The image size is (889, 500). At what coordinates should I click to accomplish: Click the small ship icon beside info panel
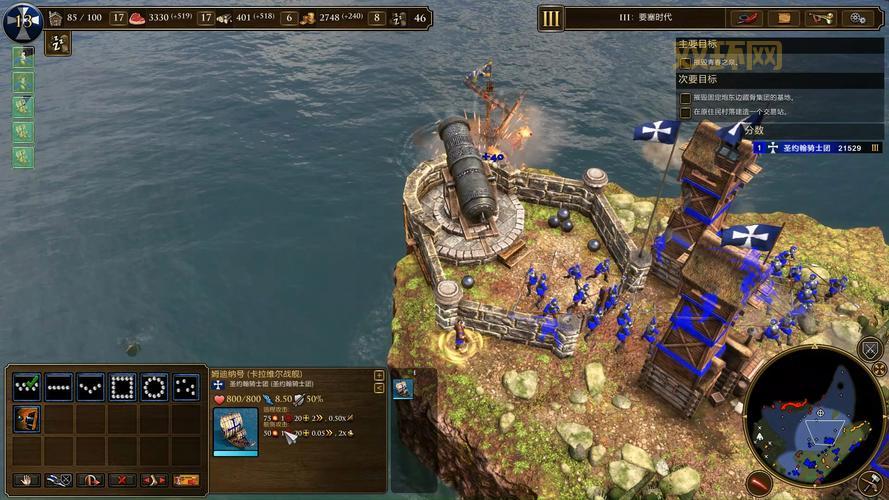point(403,388)
